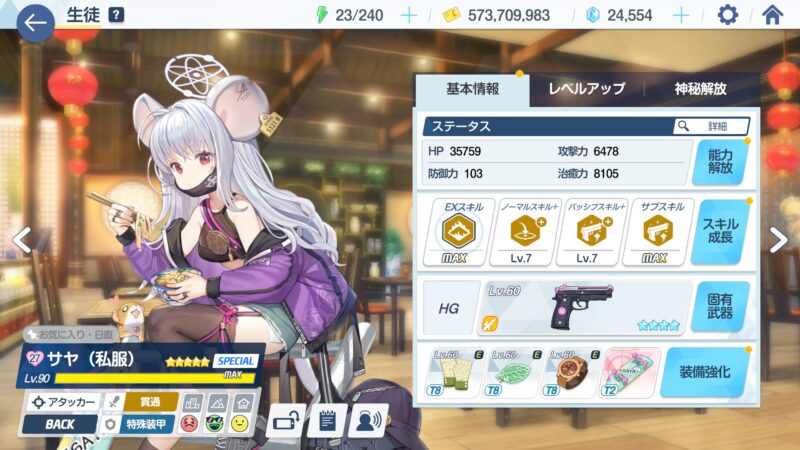Go back with the arrow button

[34, 22]
